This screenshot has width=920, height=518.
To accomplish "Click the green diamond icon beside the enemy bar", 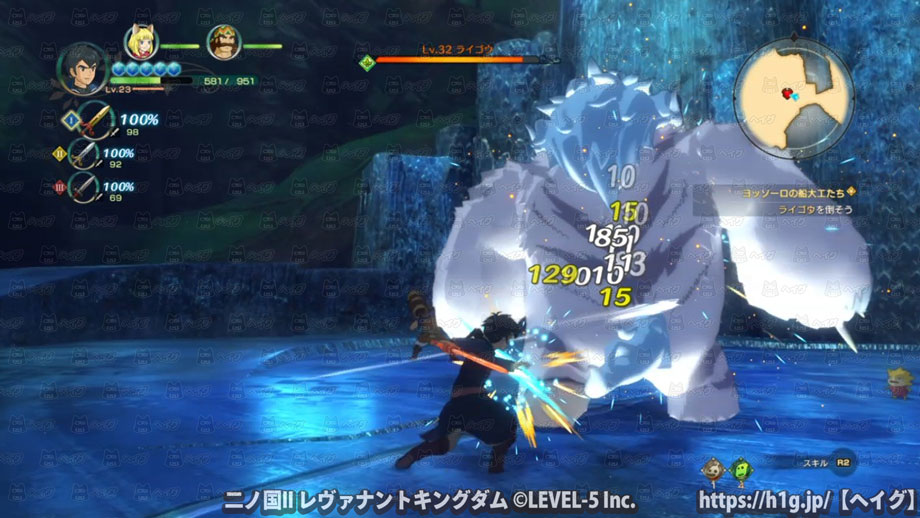I will point(367,62).
